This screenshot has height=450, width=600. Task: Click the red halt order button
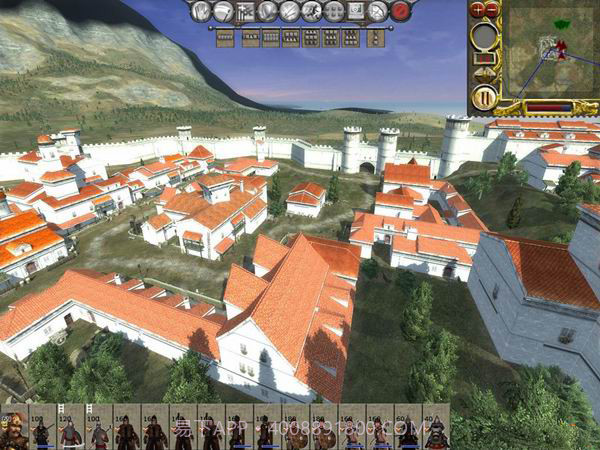tap(400, 12)
